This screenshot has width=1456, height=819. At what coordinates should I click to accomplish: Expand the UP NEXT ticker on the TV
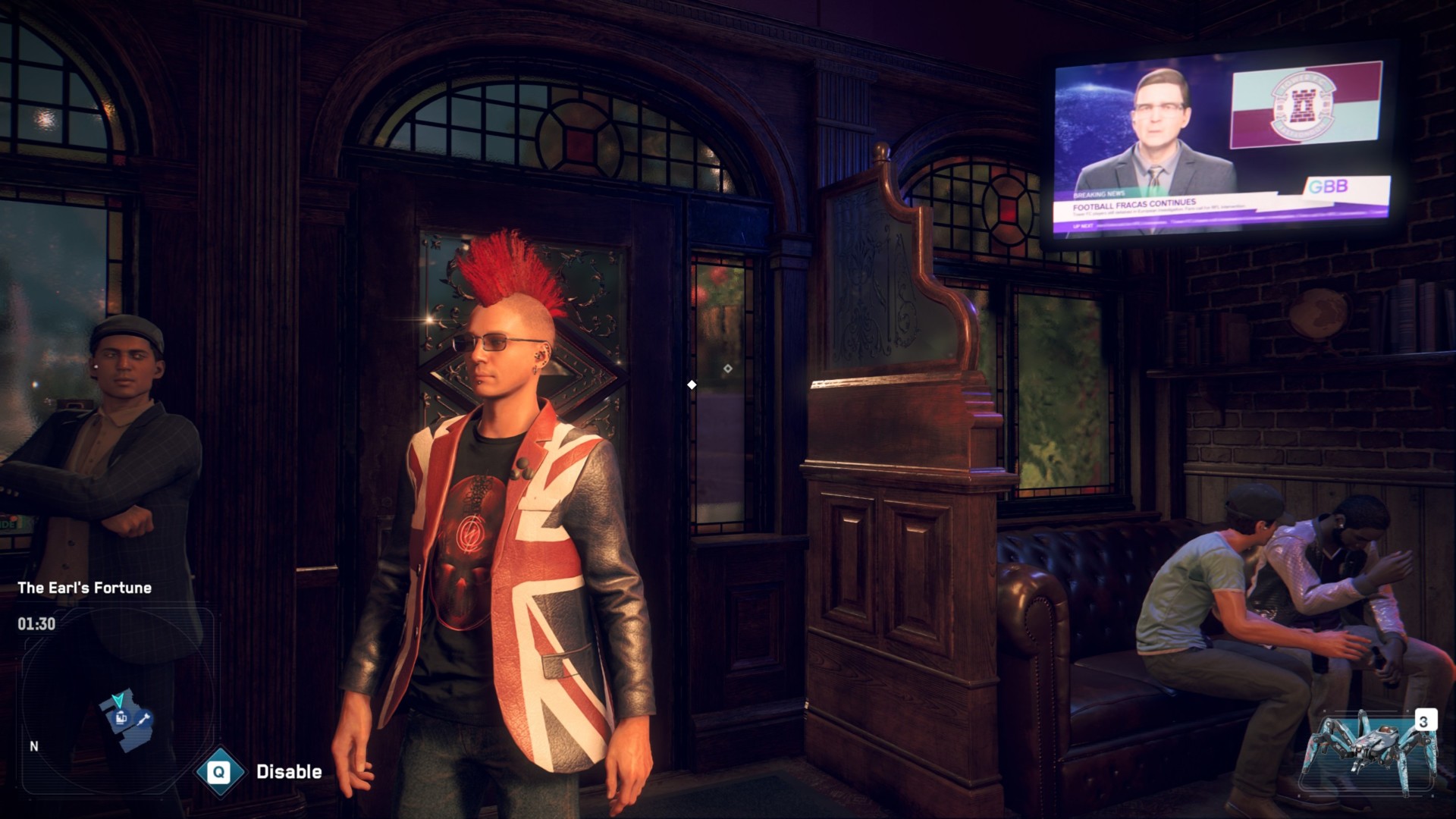1084,226
